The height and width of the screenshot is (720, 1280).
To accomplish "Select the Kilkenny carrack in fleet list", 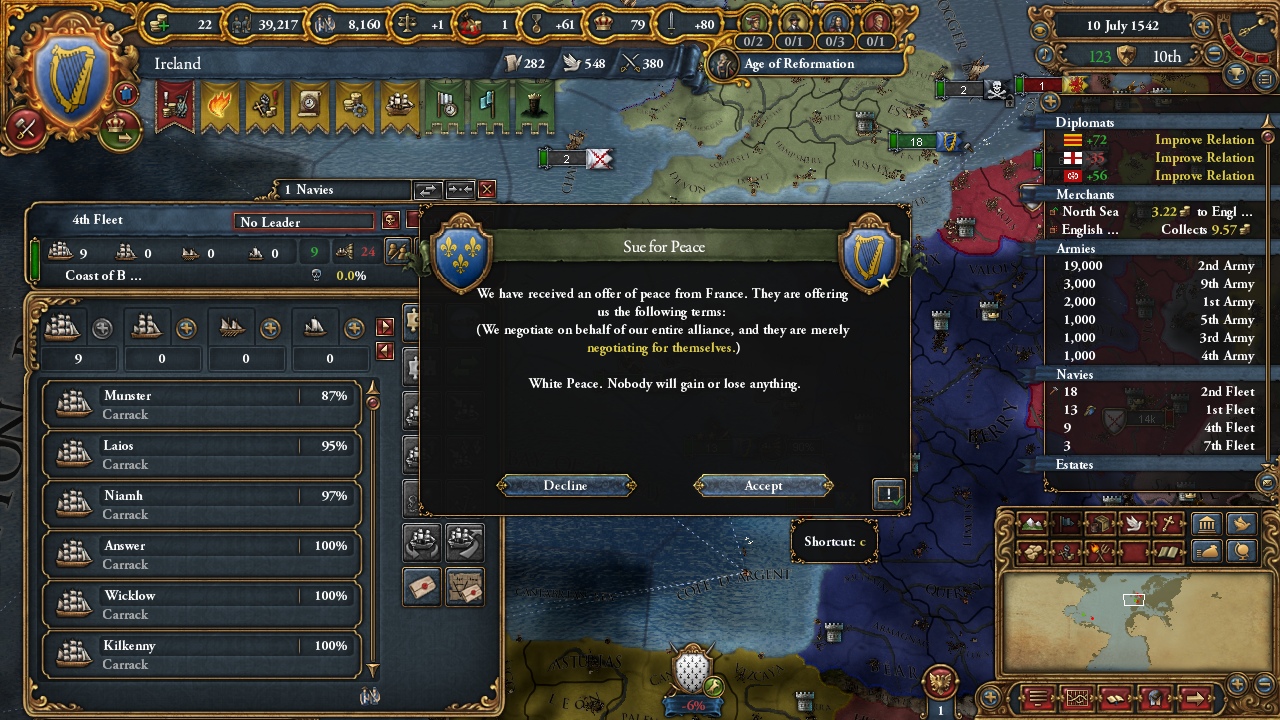I will [x=202, y=655].
